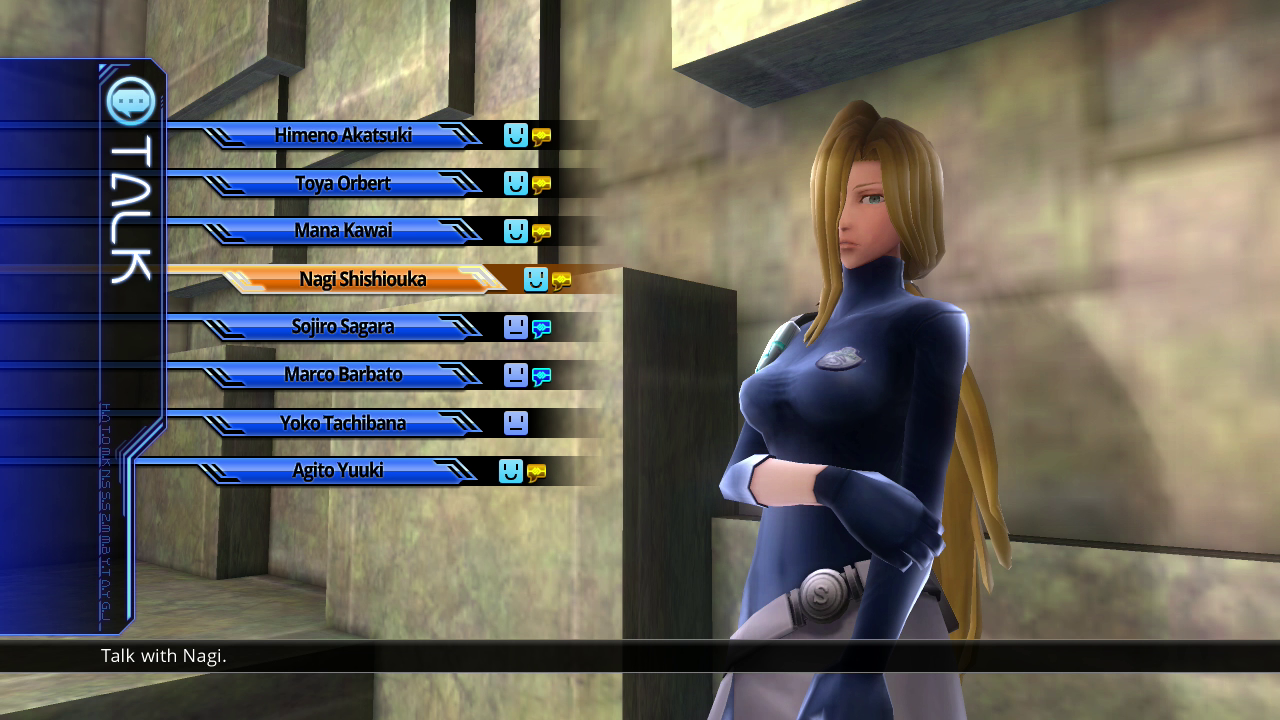
Task: Talk with Agito Yuuki
Action: 338,471
